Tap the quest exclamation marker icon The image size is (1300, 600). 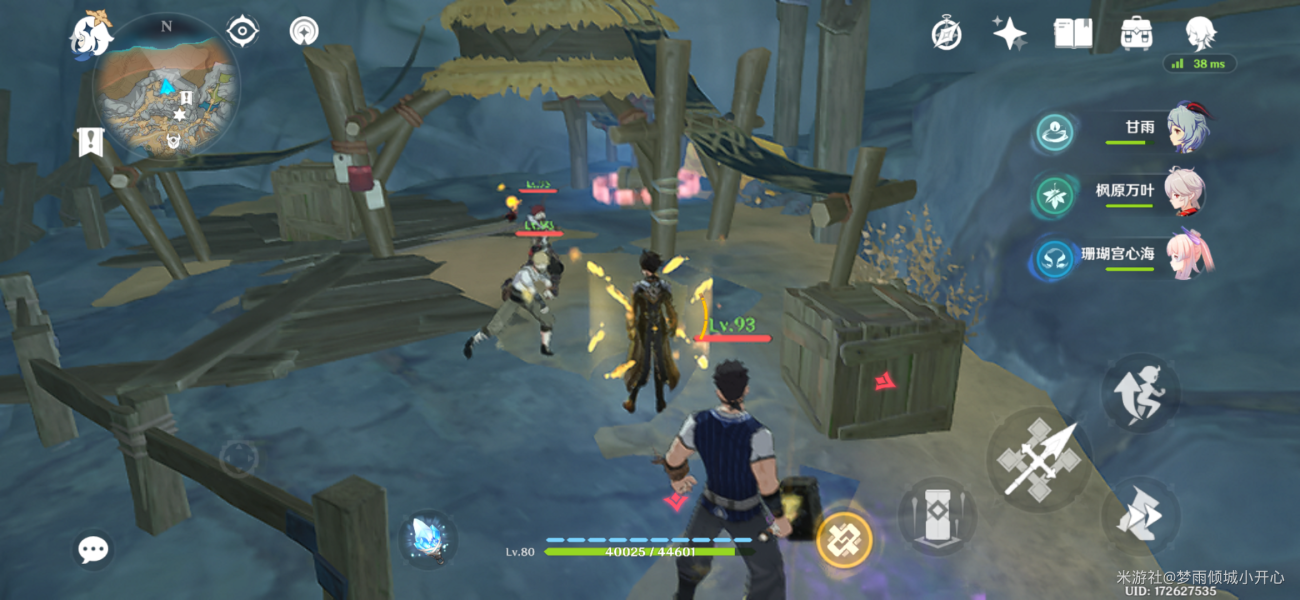pos(90,142)
